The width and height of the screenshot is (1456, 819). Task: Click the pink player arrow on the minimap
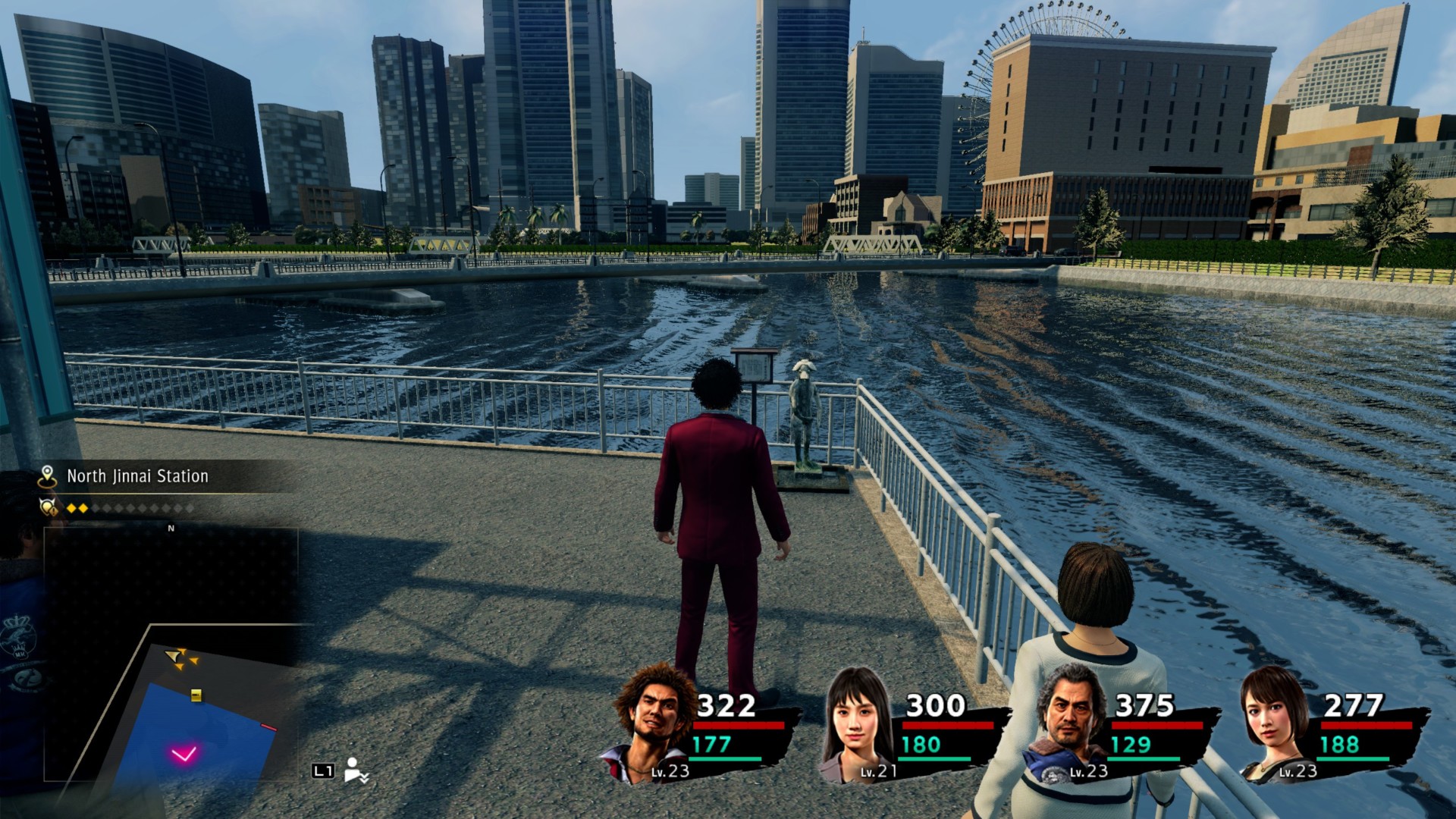(184, 754)
